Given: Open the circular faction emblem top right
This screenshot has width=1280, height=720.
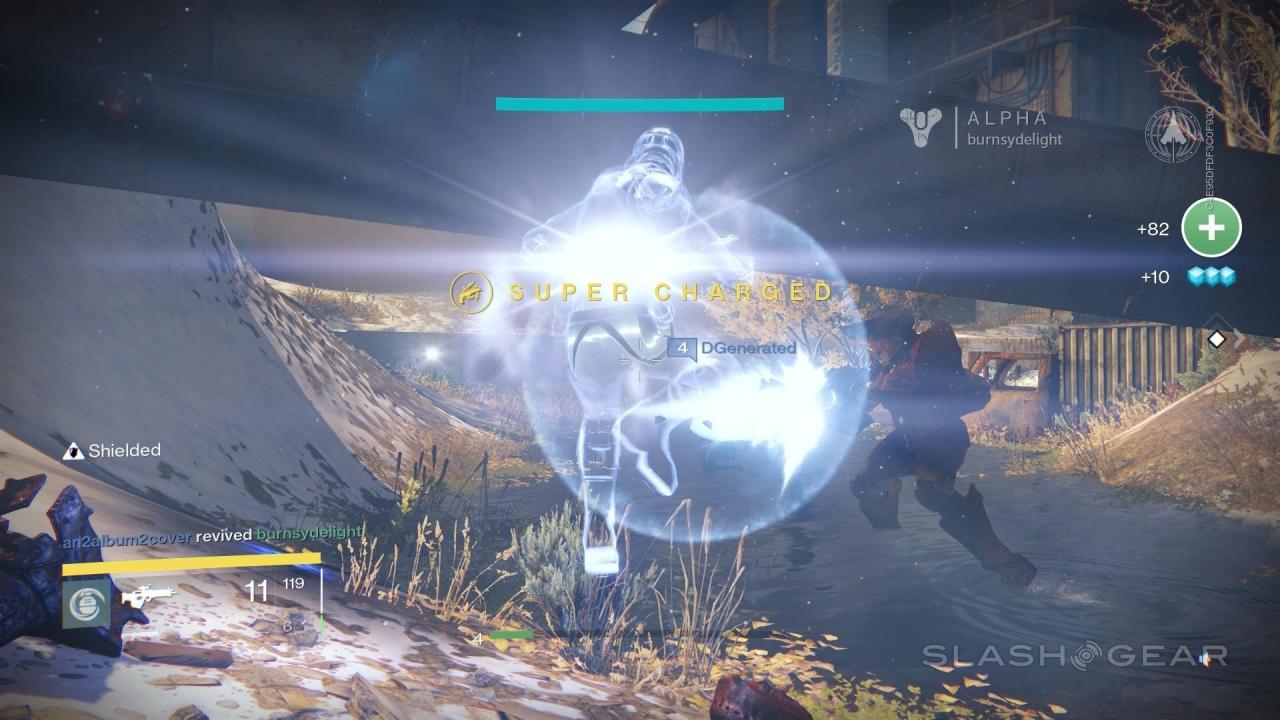Looking at the screenshot, I should pyautogui.click(x=1172, y=135).
